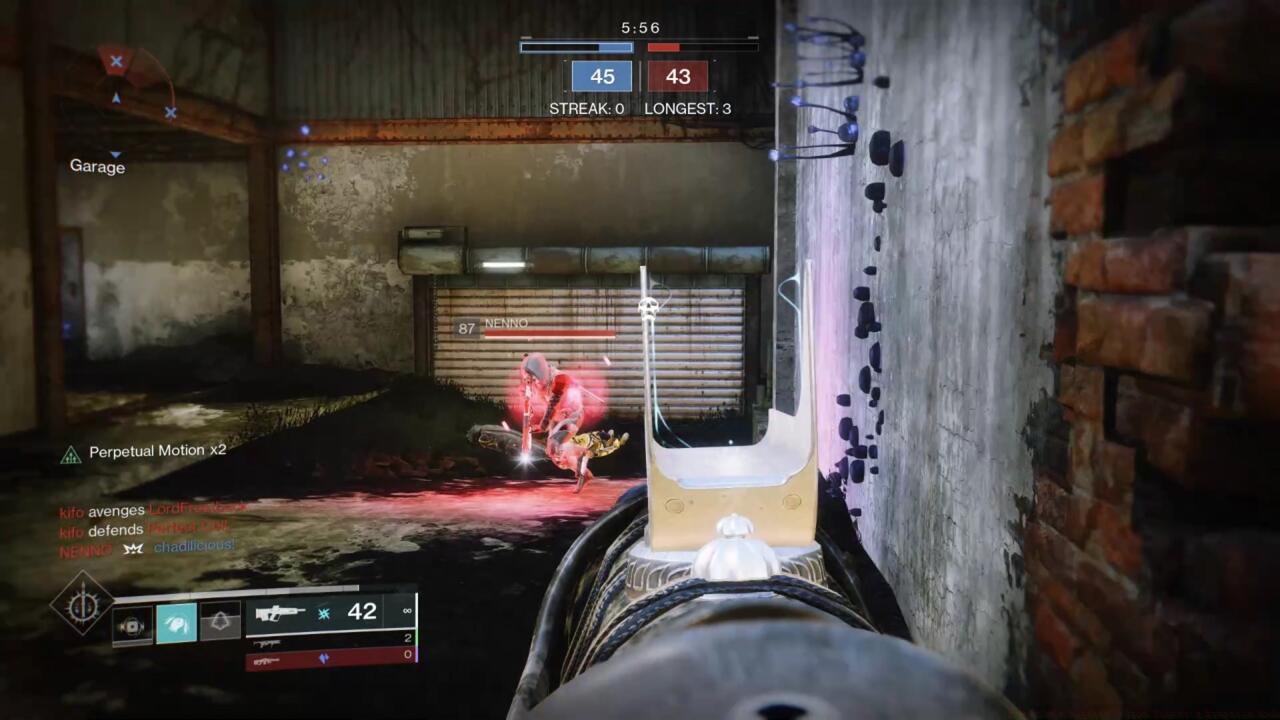
Task: Select the kinetic damage snowflake icon
Action: pyautogui.click(x=324, y=613)
